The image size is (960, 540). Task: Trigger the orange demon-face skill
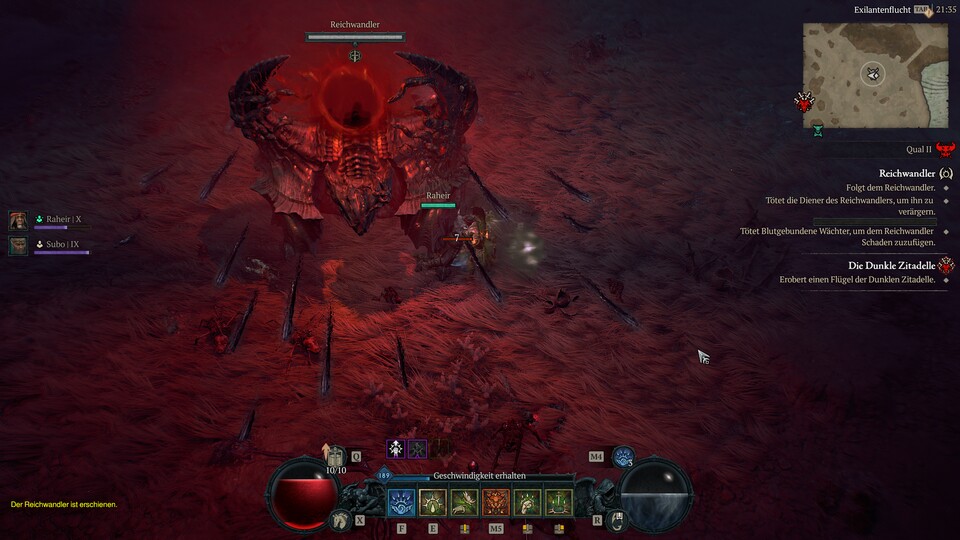pos(496,502)
